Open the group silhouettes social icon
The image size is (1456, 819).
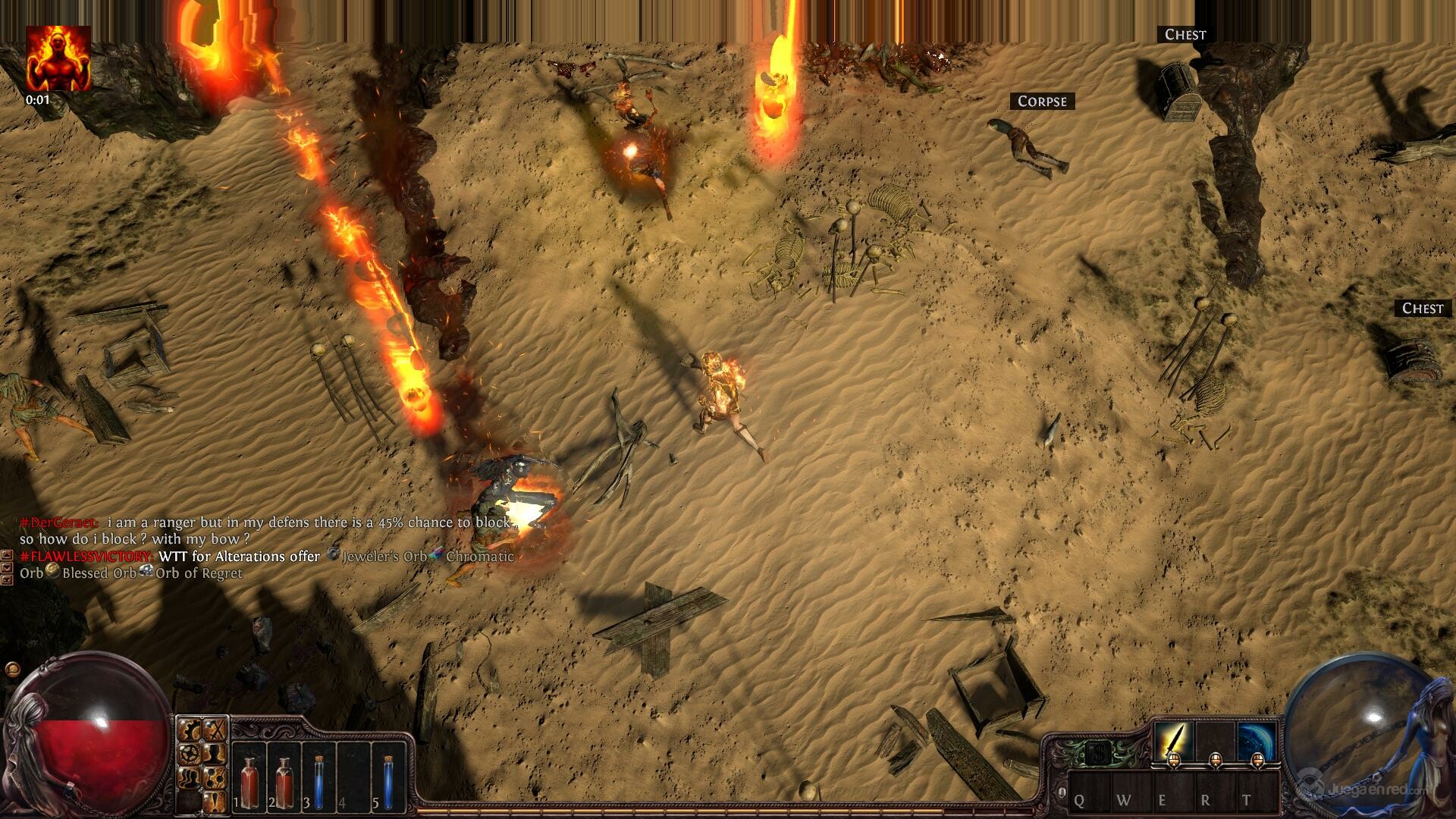pos(190,777)
